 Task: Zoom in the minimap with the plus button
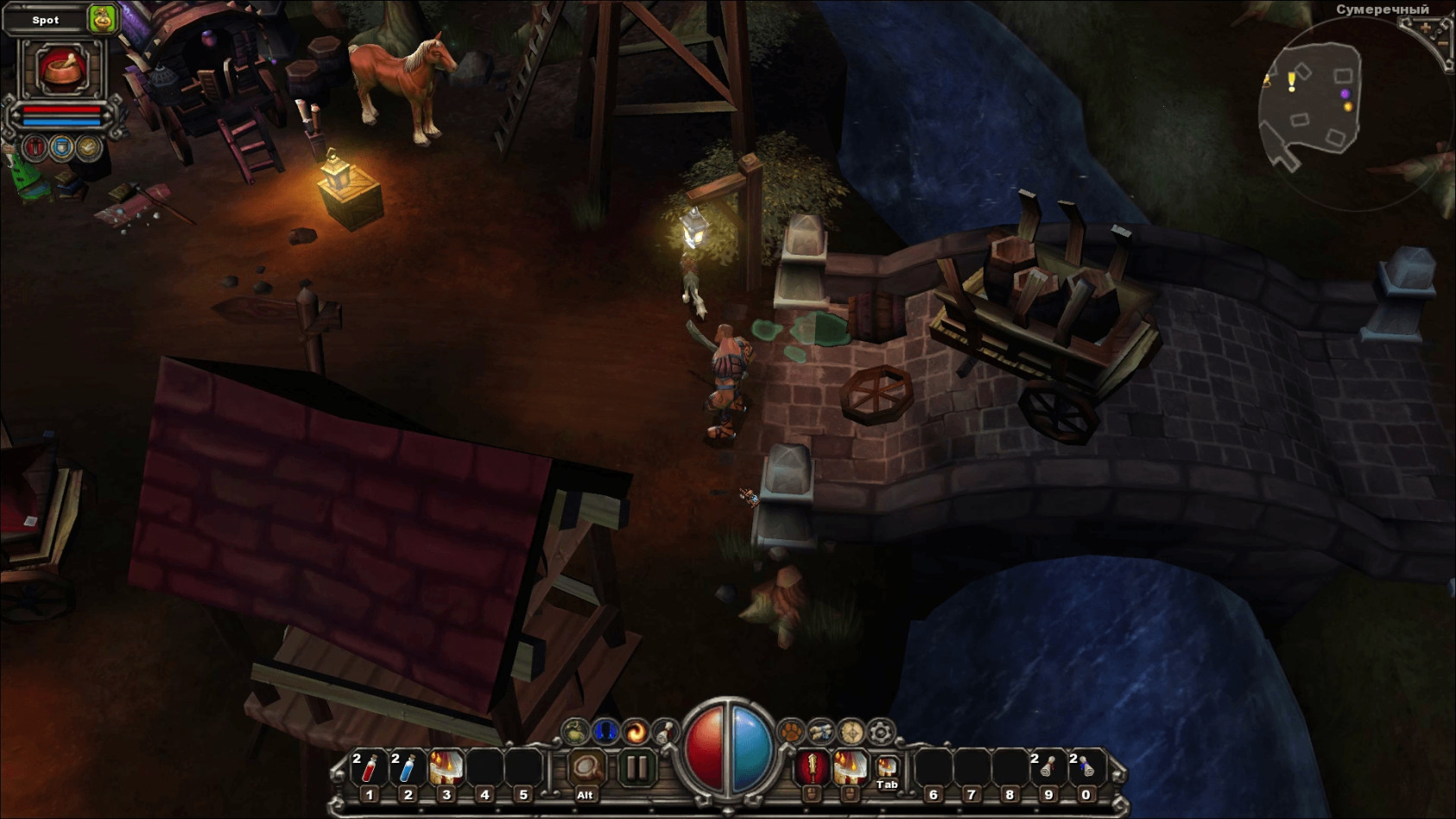pos(1426,28)
